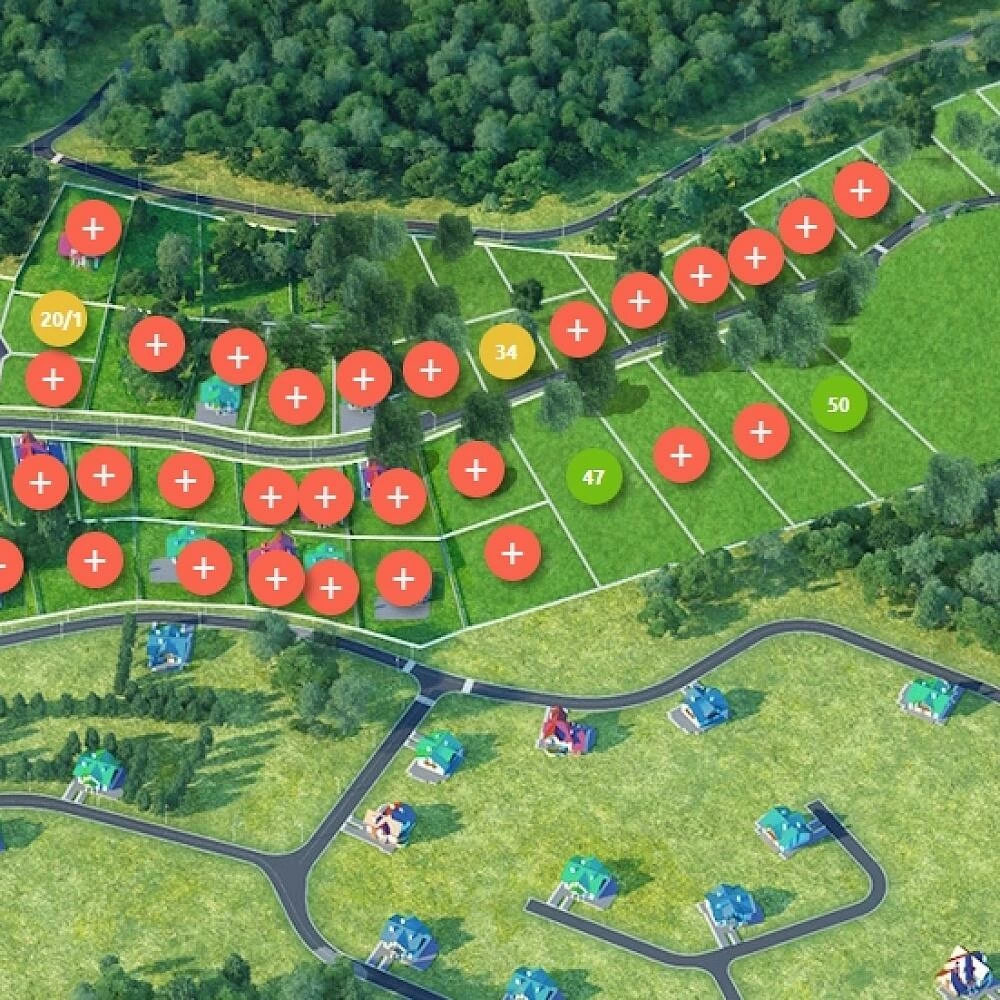The width and height of the screenshot is (1000, 1000).
Task: Select the yellow plot marker 20/1
Action: [59, 319]
